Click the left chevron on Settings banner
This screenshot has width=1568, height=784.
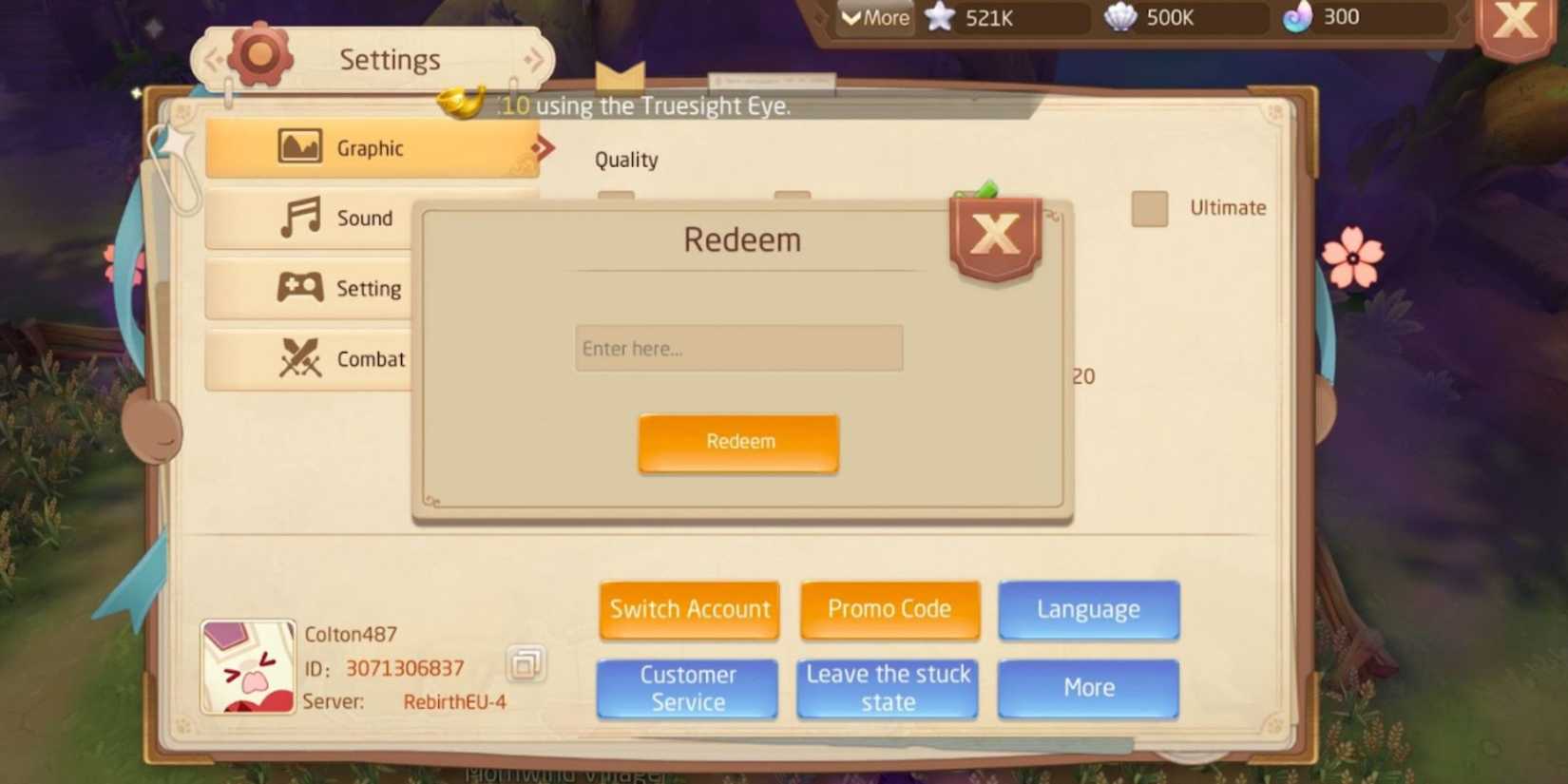tap(213, 57)
